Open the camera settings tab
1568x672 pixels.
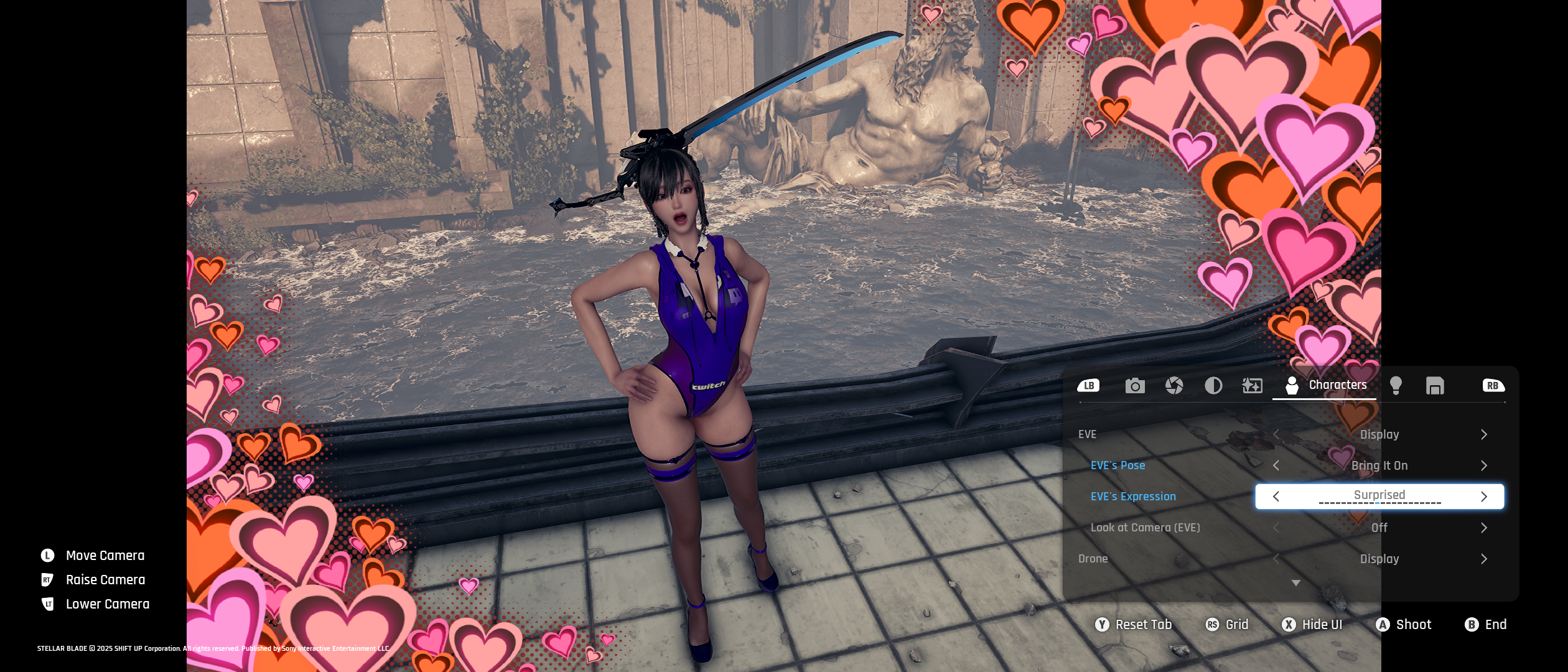click(1134, 386)
